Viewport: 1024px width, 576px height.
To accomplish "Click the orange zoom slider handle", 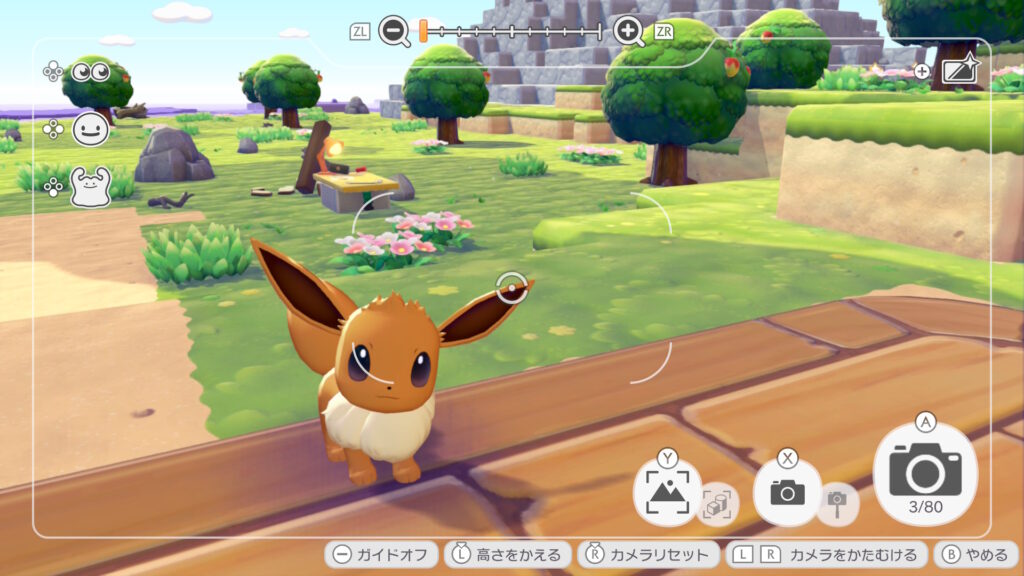I will pos(423,31).
